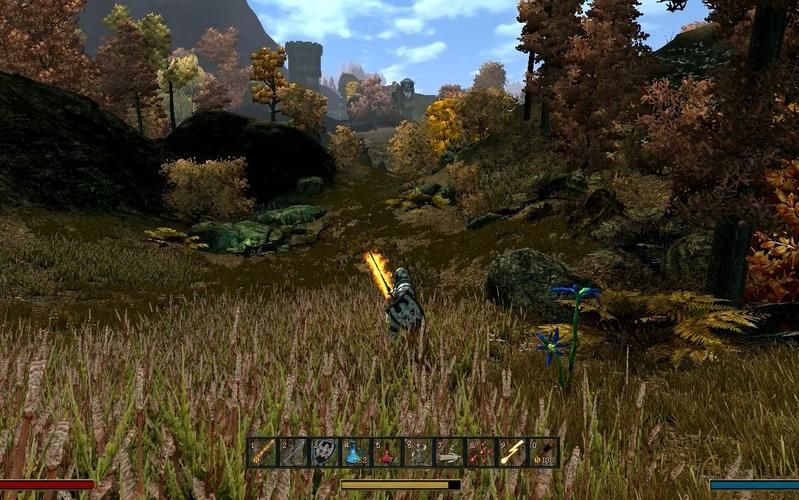Image resolution: width=799 pixels, height=500 pixels.
Task: Activate the lightning bolt spell
Action: pyautogui.click(x=511, y=452)
